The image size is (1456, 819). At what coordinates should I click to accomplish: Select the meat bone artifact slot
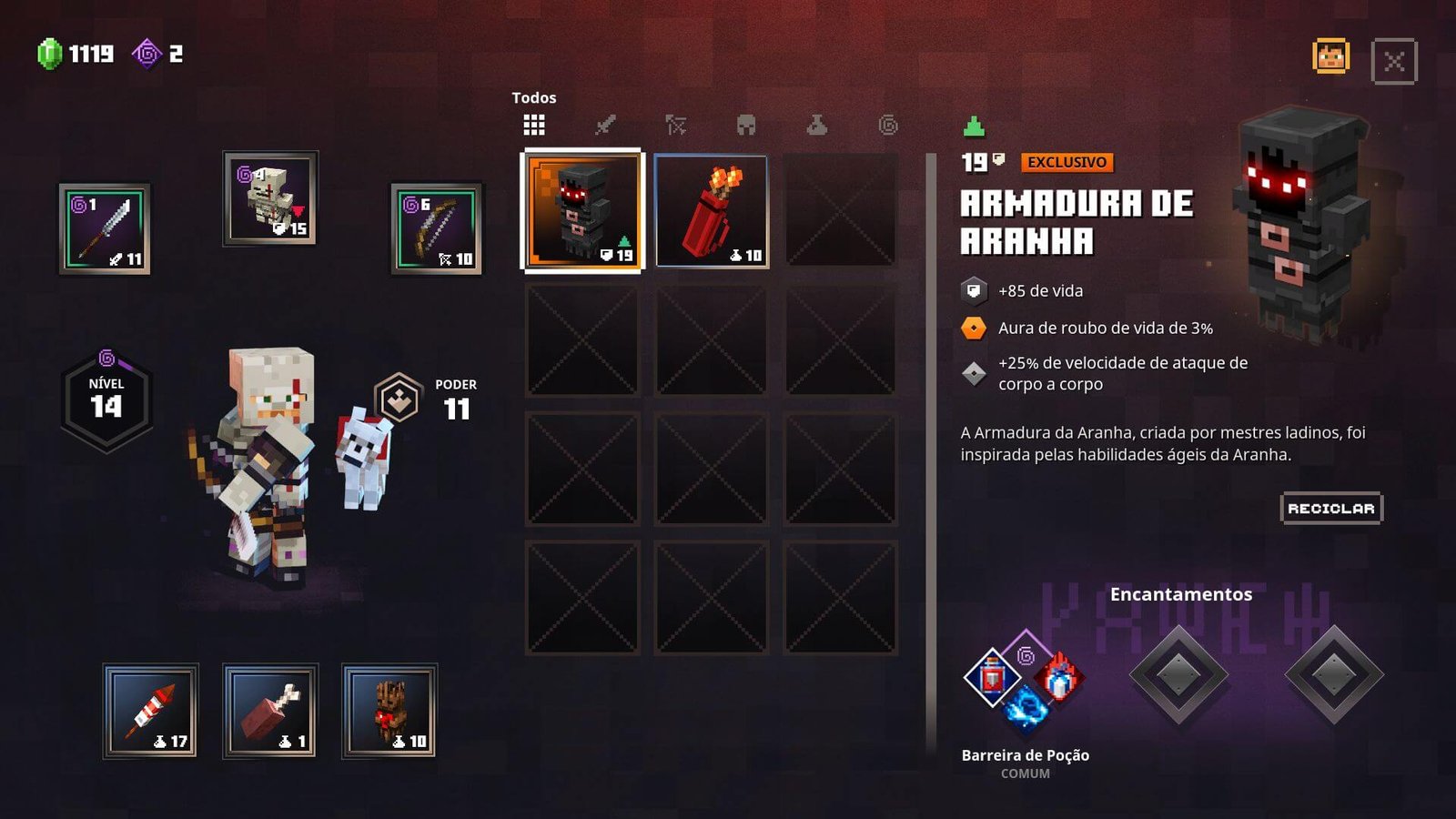coord(270,711)
